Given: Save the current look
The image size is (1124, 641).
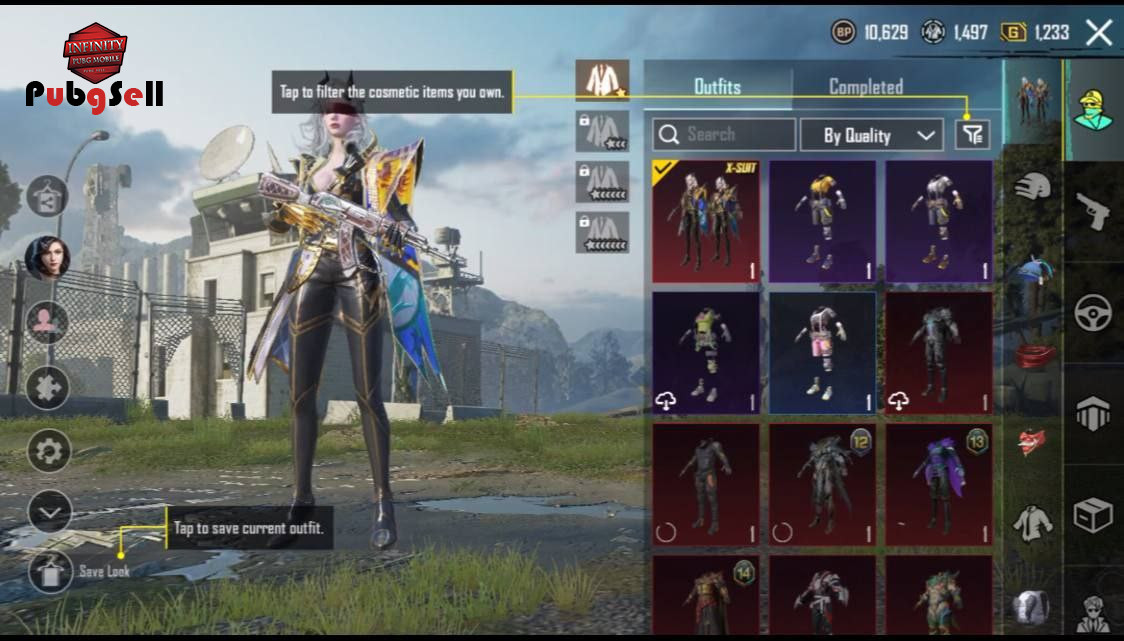Looking at the screenshot, I should click(x=45, y=571).
